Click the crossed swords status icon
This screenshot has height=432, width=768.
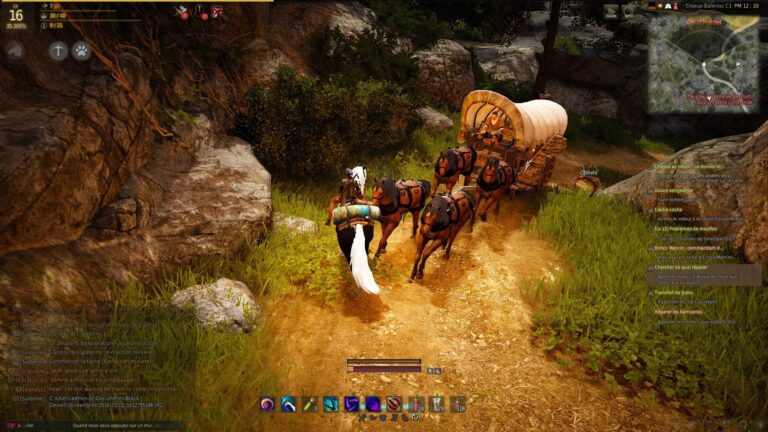(x=182, y=12)
